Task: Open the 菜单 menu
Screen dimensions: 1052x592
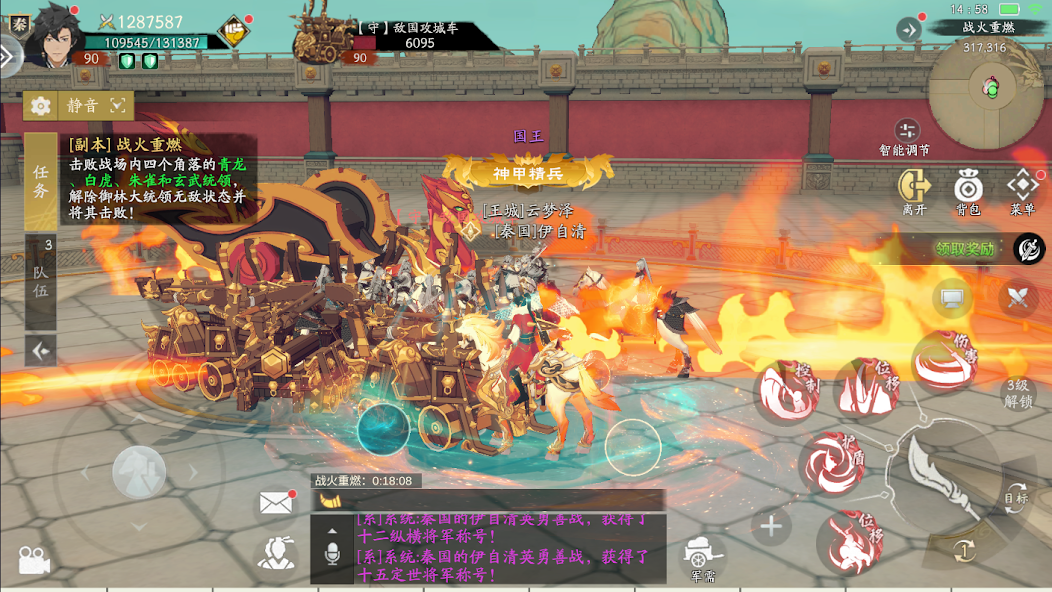Action: coord(1022,191)
